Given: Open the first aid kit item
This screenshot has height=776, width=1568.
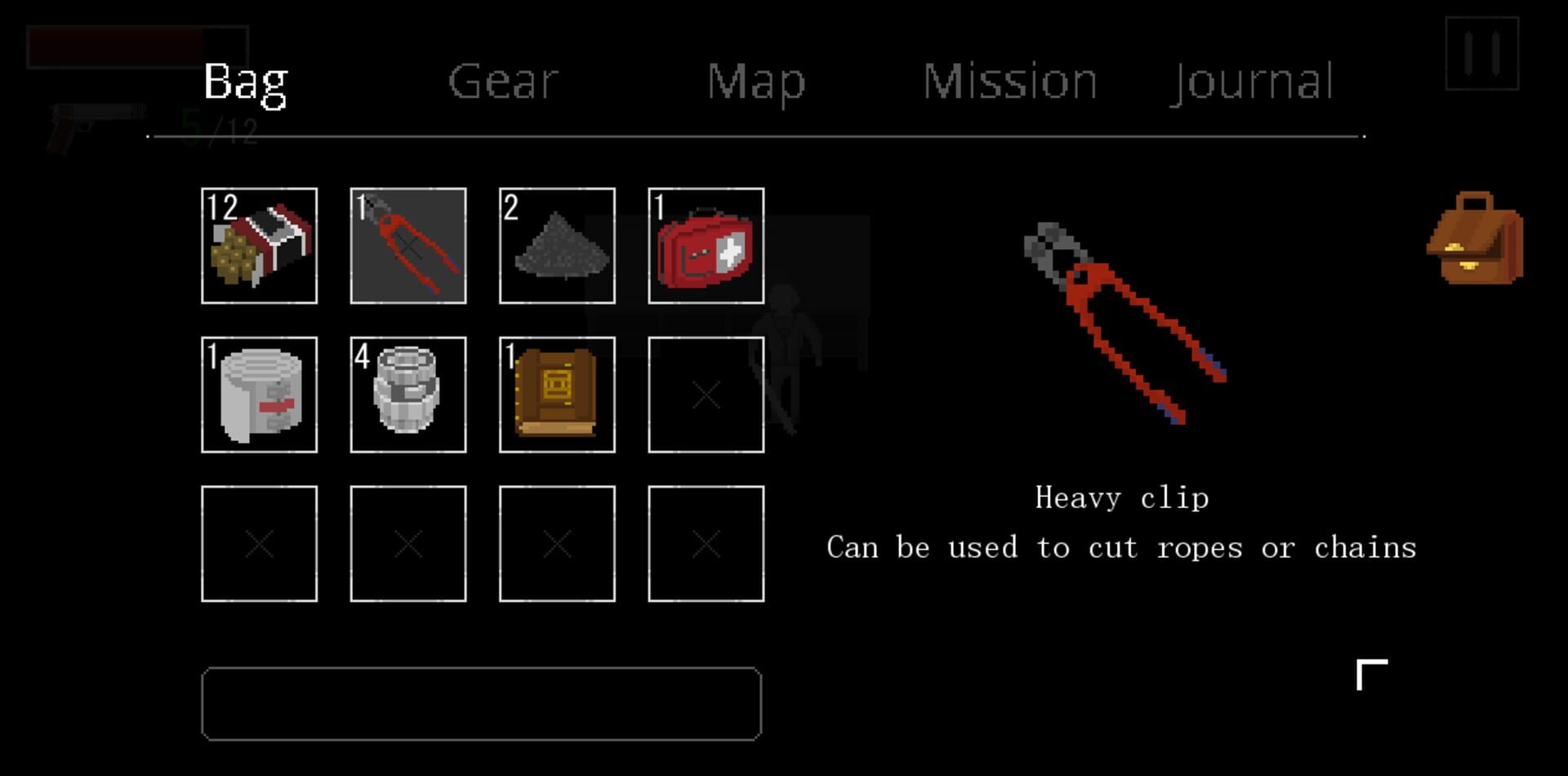Looking at the screenshot, I should coord(706,245).
